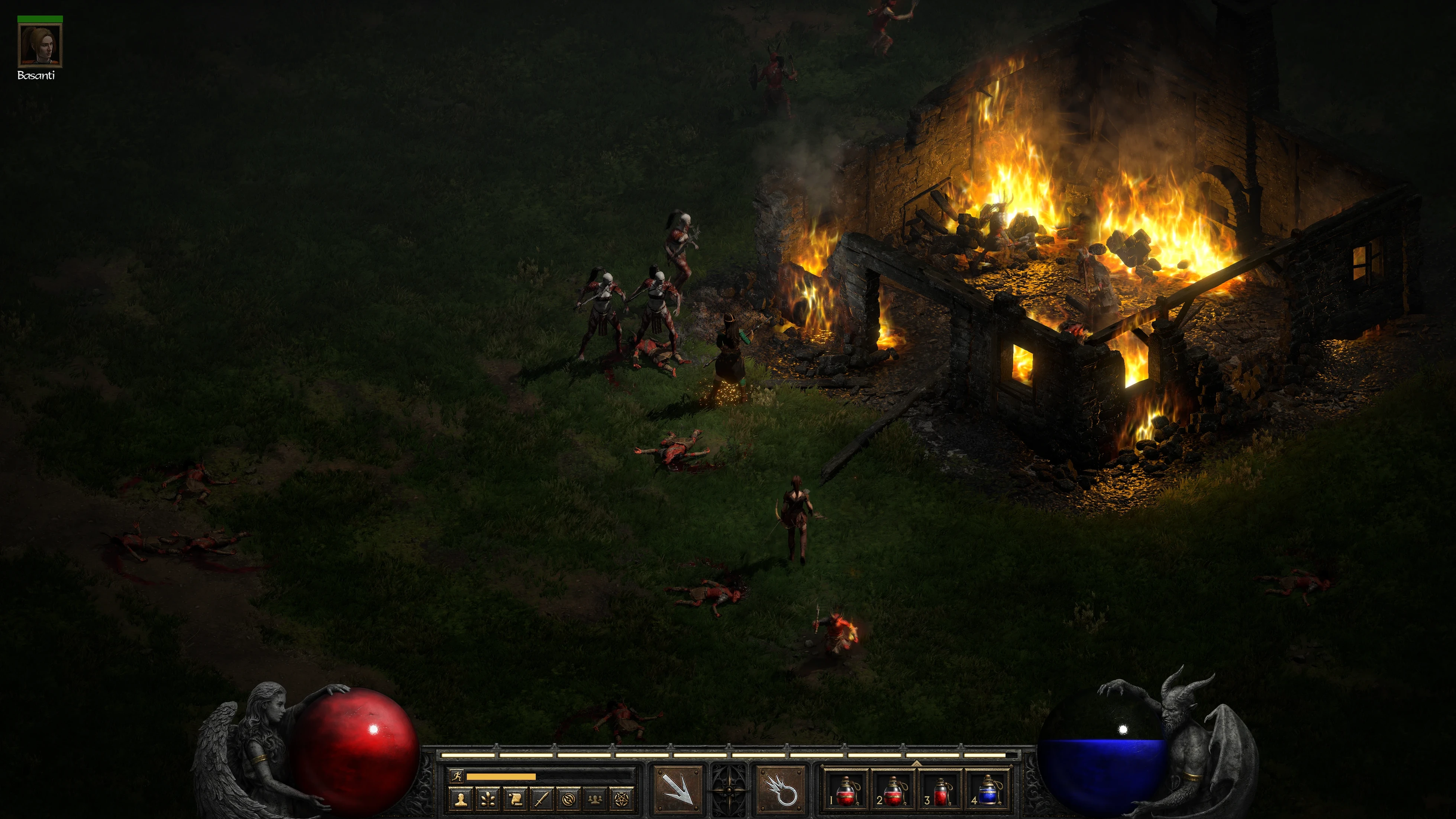Toggle the automap compass button
Viewport: 1456px width, 819px height.
pyautogui.click(x=569, y=799)
